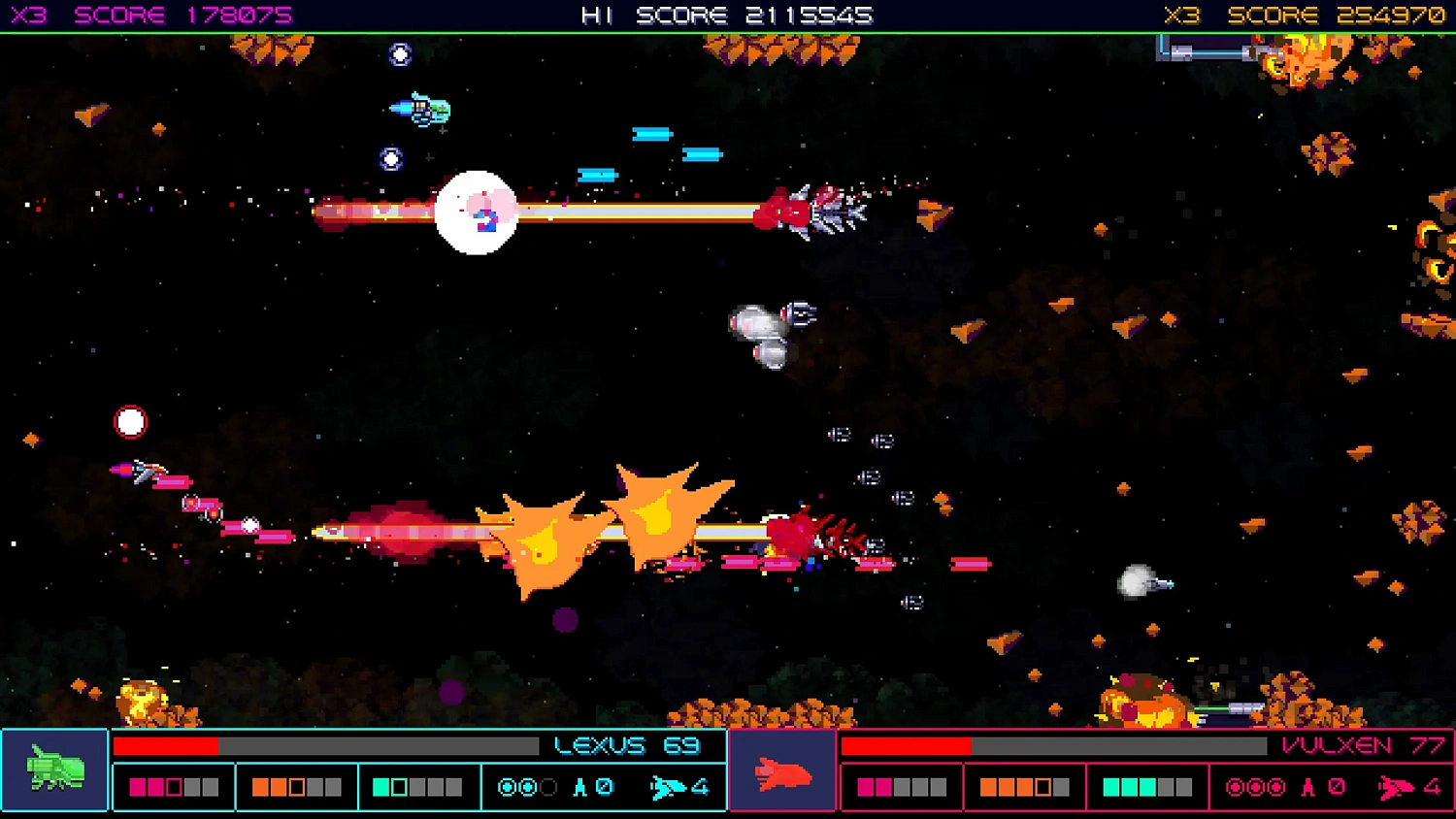Click the HI SCORE readout at top center
1456x819 pixels.
726,15
